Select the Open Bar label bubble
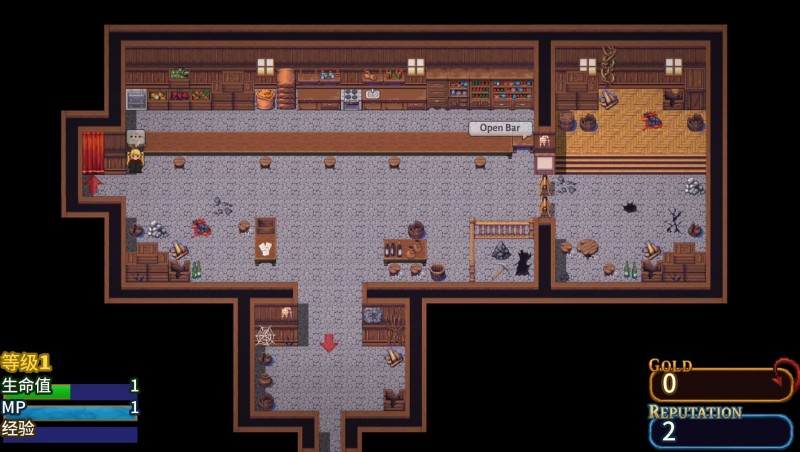The height and width of the screenshot is (452, 800). pos(500,128)
